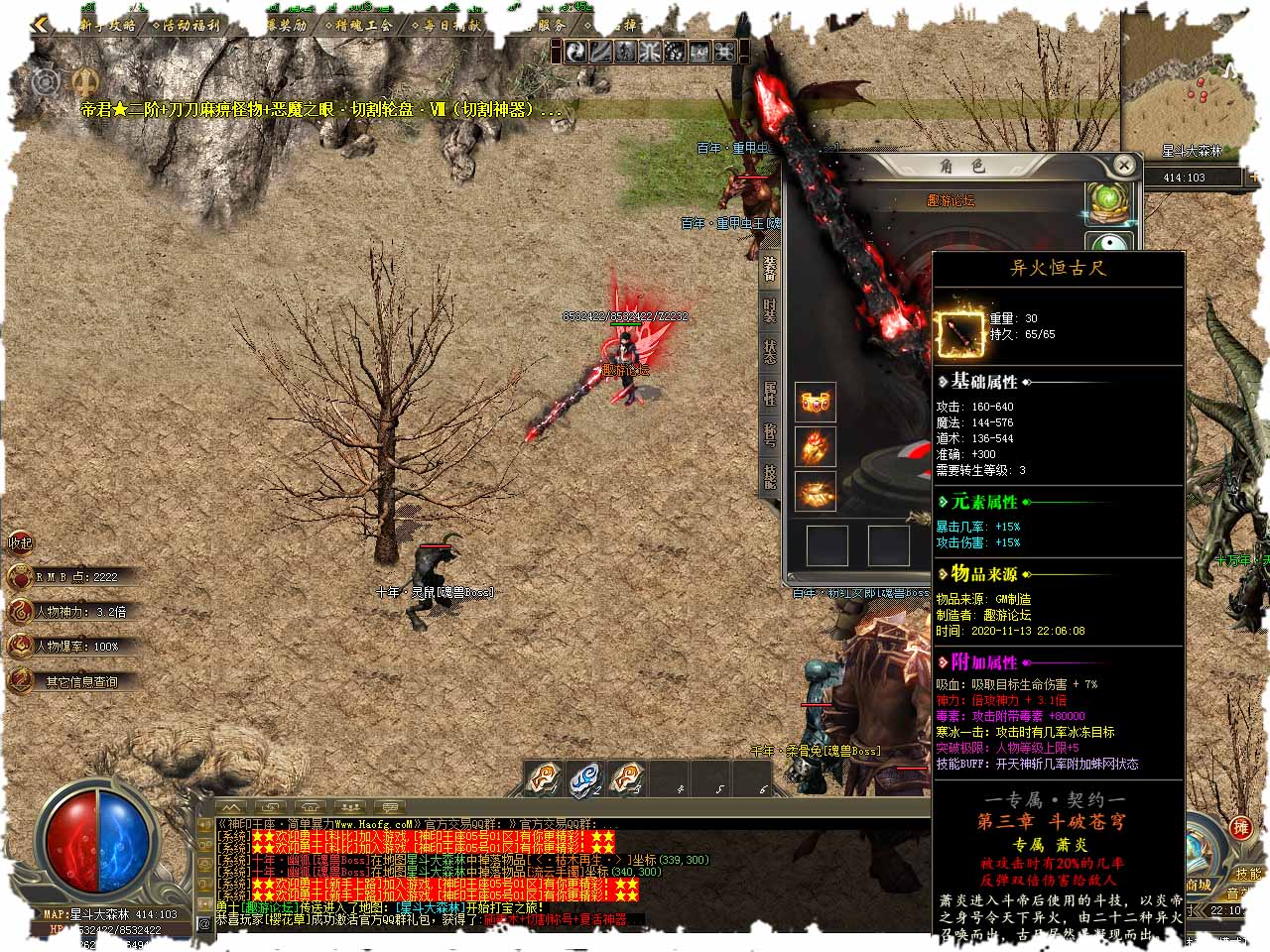The width and height of the screenshot is (1270, 952).
Task: Close the 角色 character panel
Action: [x=1123, y=165]
